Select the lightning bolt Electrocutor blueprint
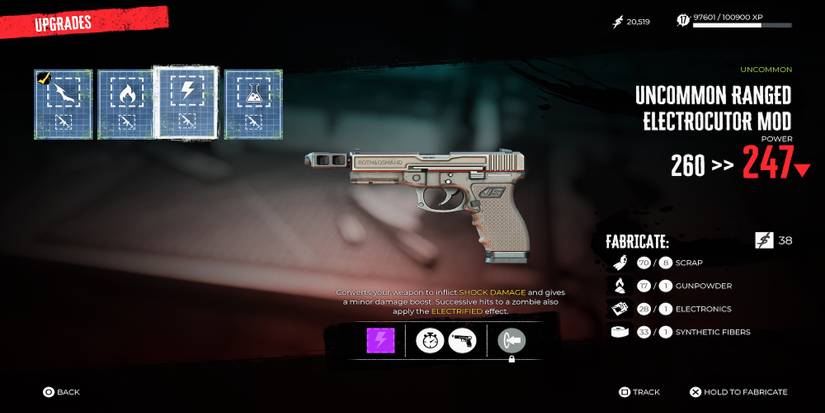825x413 pixels. pos(186,102)
